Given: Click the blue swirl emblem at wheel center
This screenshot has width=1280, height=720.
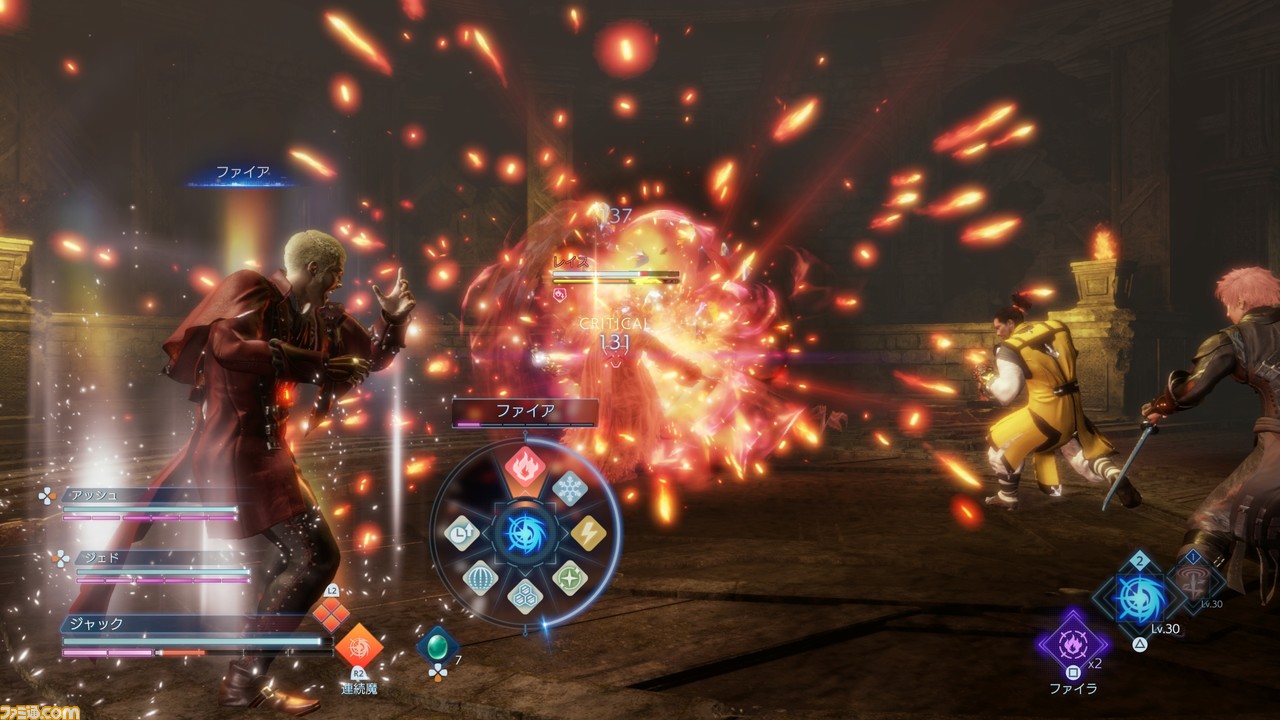Looking at the screenshot, I should click(x=525, y=533).
